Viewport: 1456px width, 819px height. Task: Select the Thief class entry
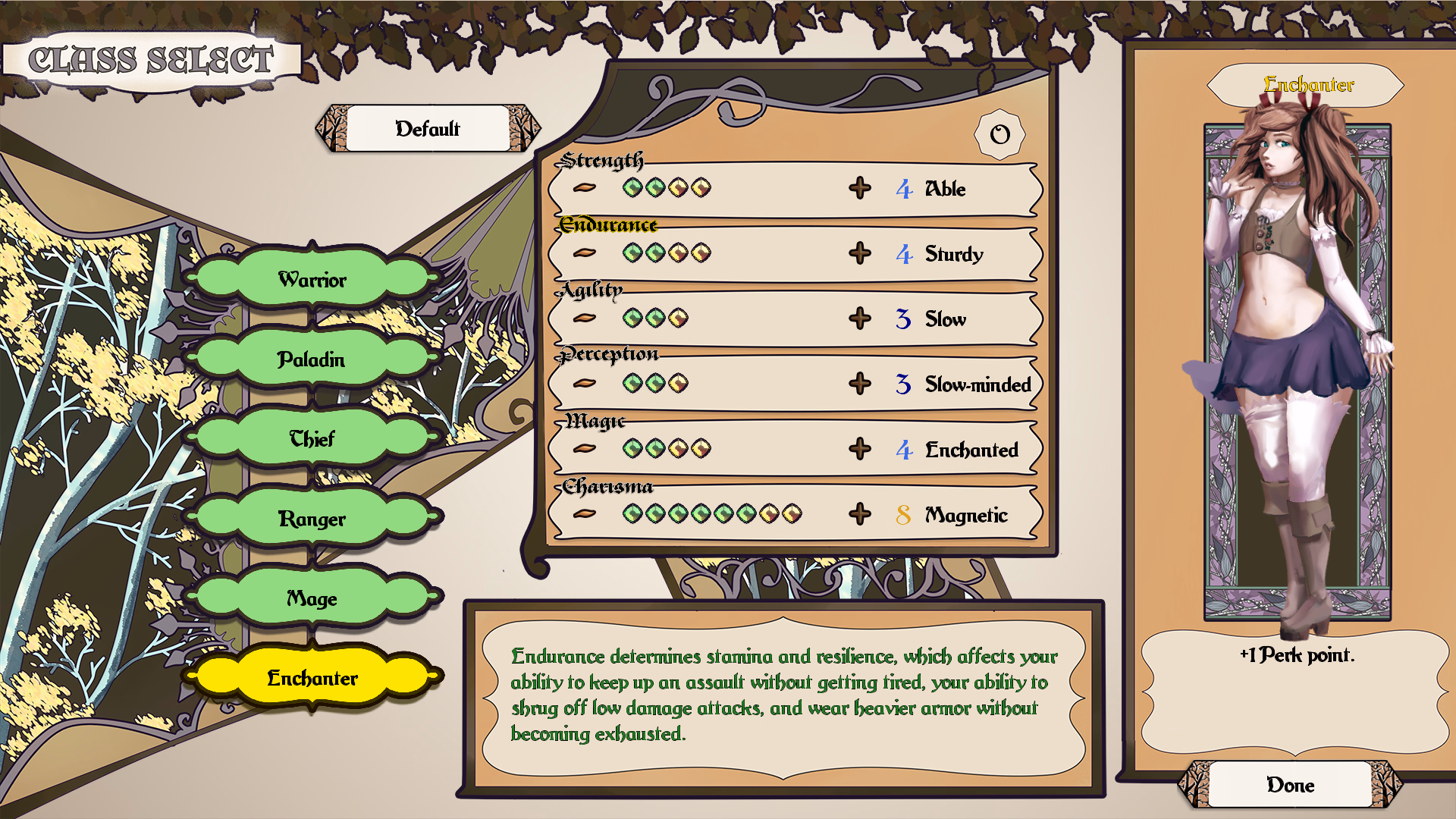pyautogui.click(x=312, y=439)
